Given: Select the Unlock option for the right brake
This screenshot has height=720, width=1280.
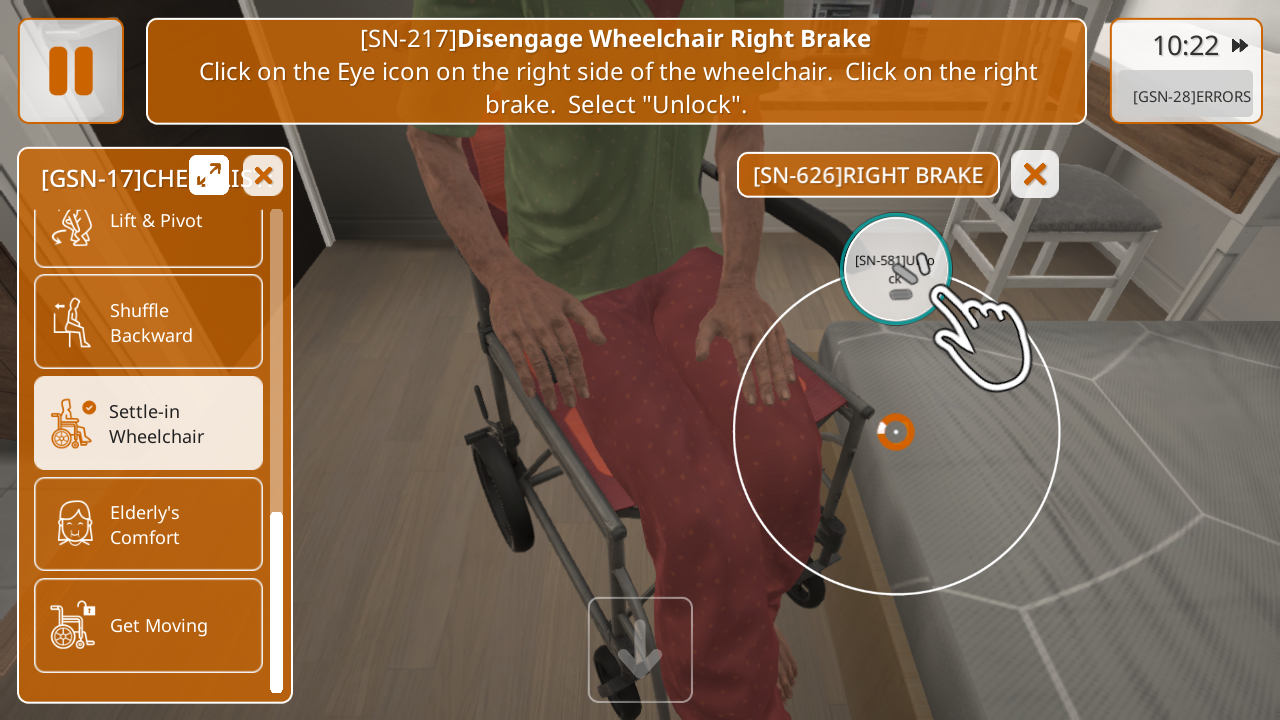Looking at the screenshot, I should tap(896, 269).
